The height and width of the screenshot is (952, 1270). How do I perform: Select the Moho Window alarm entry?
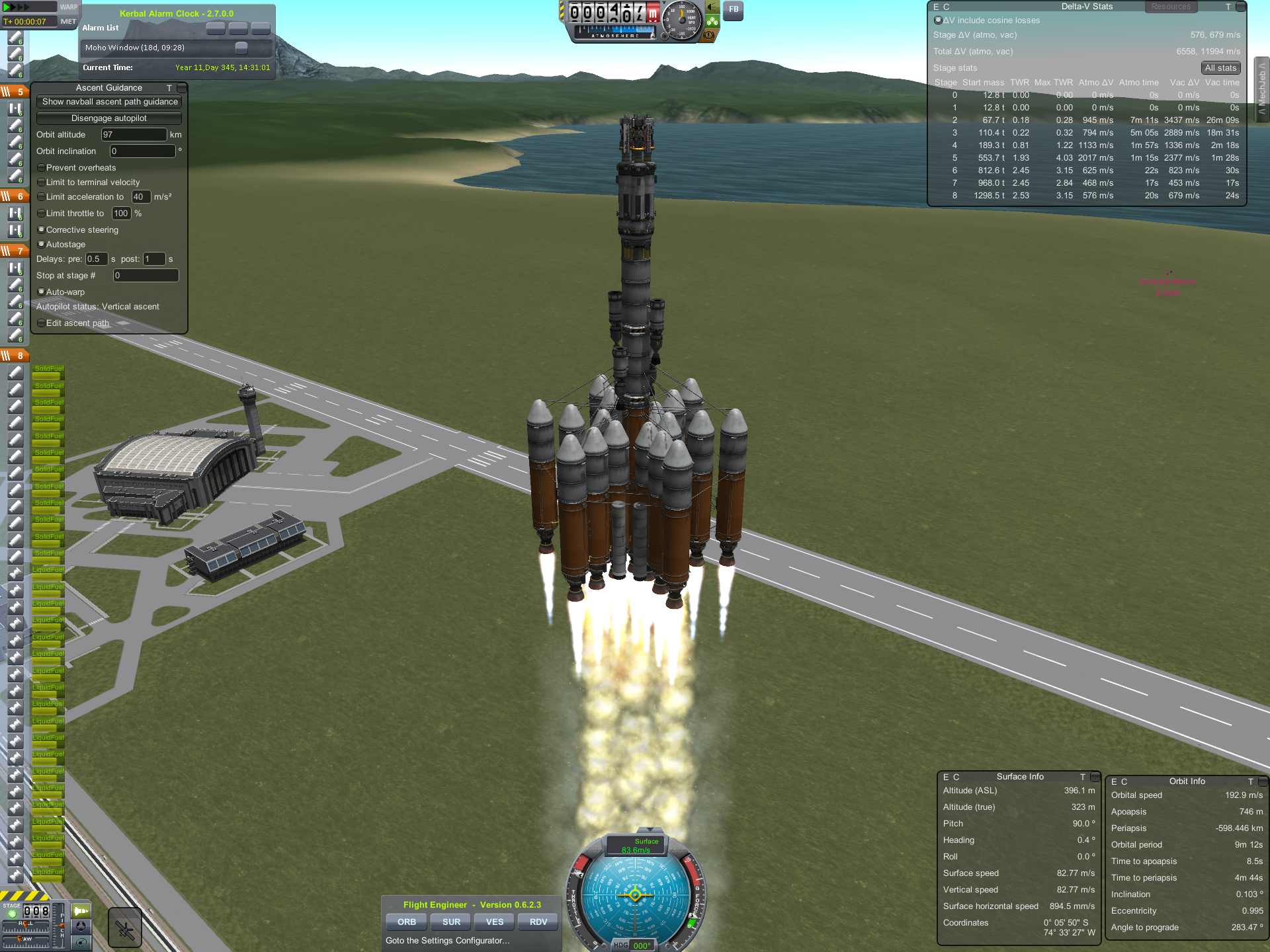point(159,48)
